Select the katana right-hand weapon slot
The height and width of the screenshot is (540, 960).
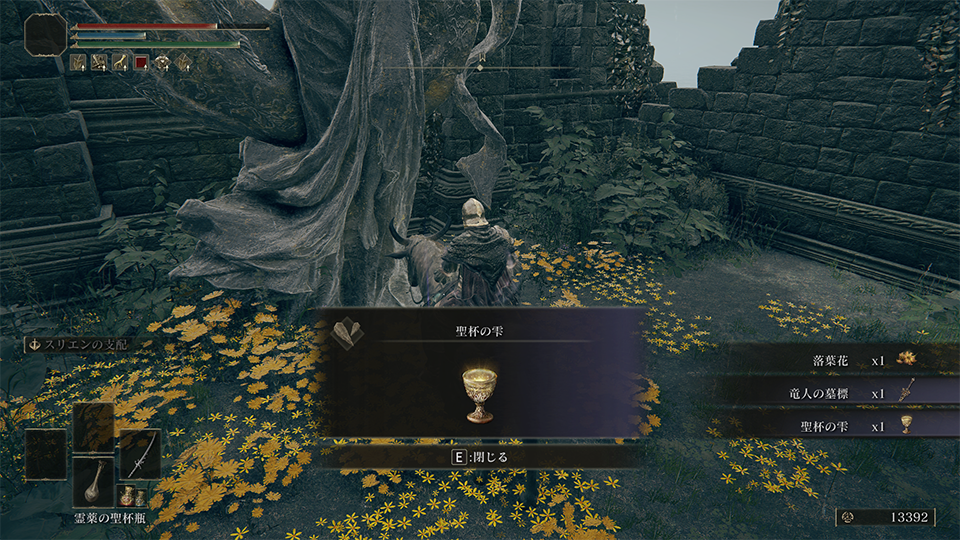coord(139,455)
